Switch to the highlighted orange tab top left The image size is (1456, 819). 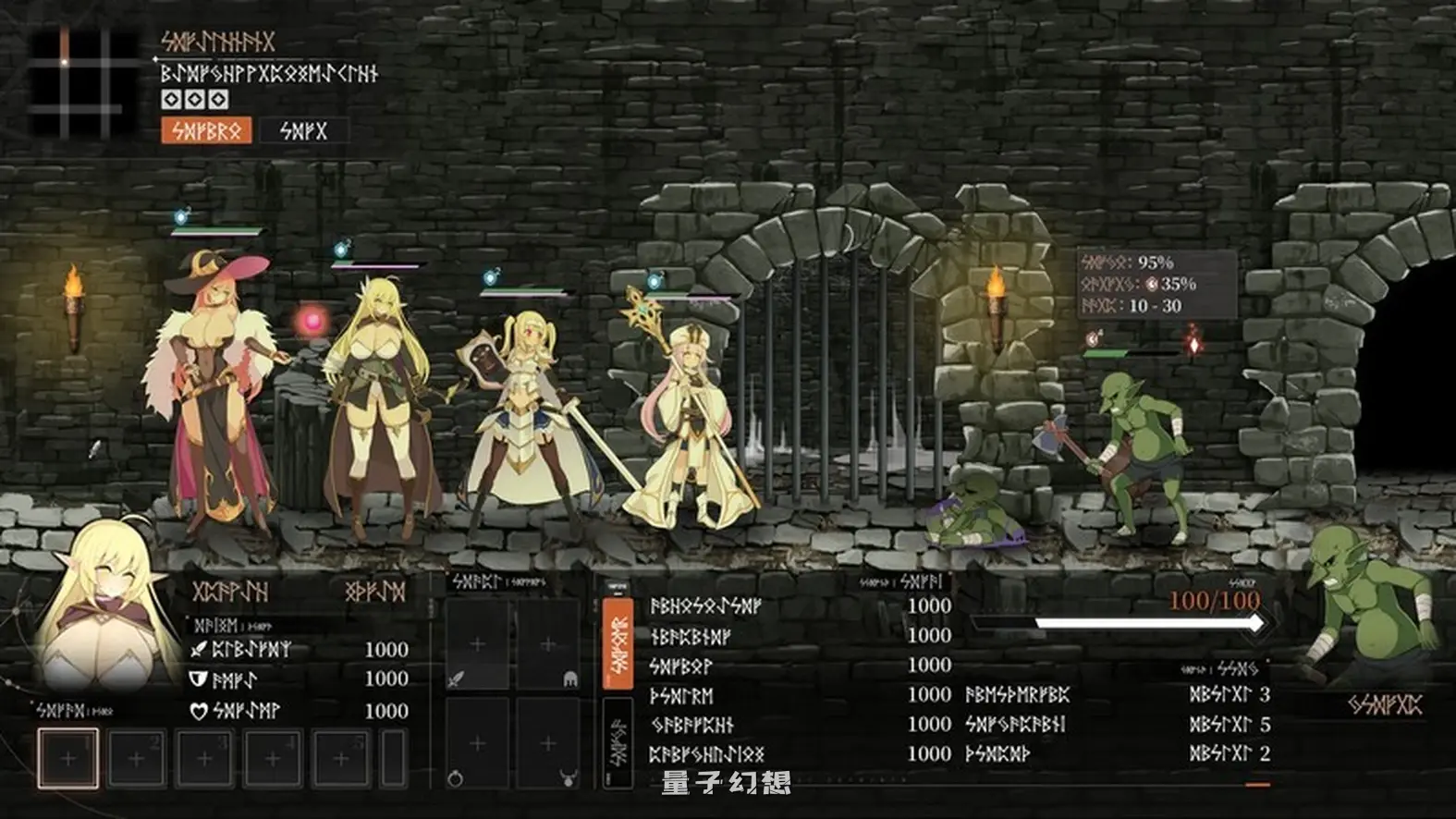point(207,130)
